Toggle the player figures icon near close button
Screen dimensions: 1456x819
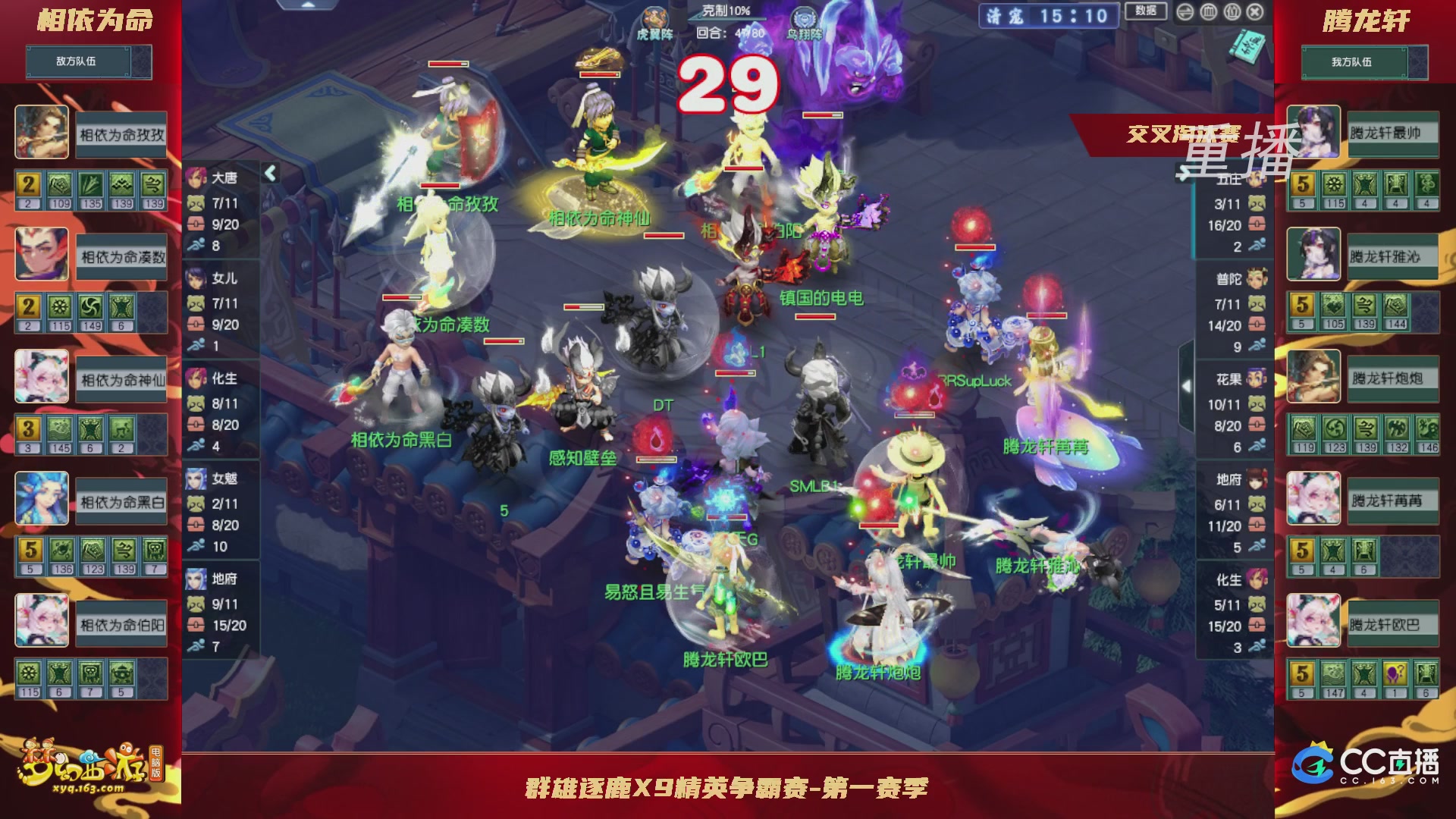(1234, 11)
